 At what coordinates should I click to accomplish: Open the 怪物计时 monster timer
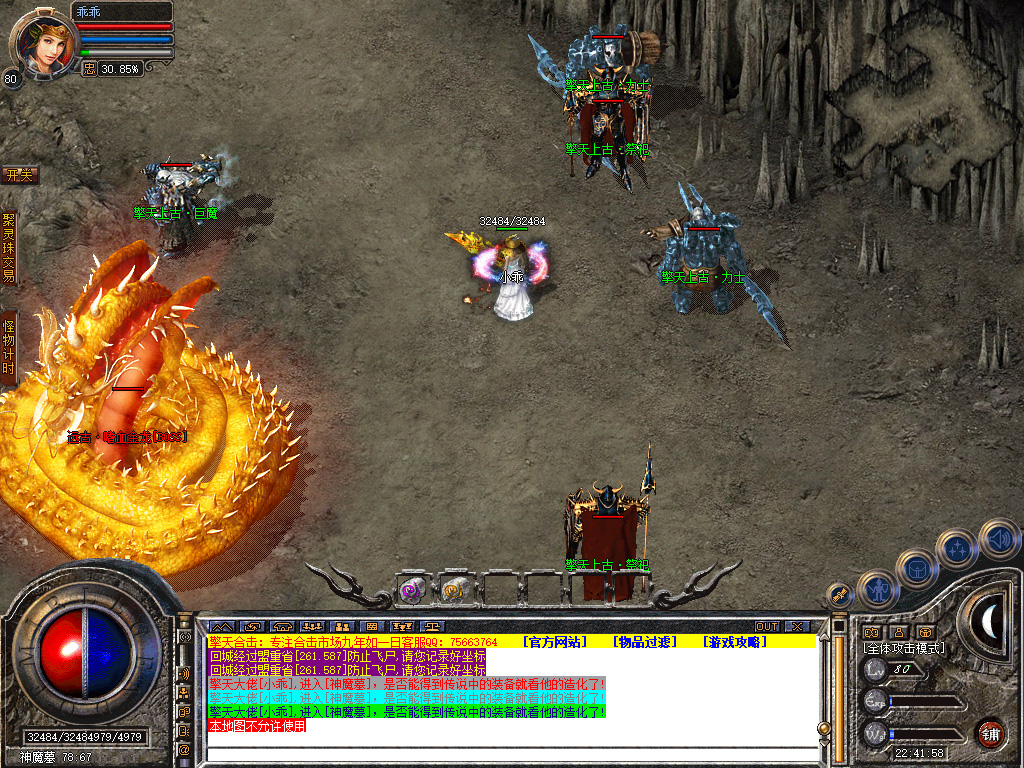9,347
